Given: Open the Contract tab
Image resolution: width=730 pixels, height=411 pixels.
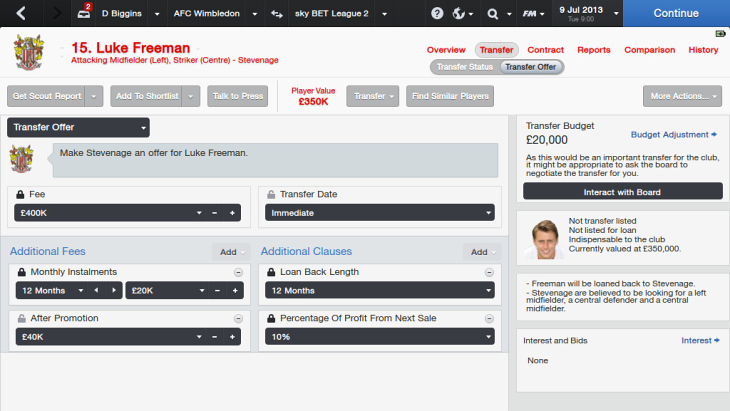Looking at the screenshot, I should 545,50.
